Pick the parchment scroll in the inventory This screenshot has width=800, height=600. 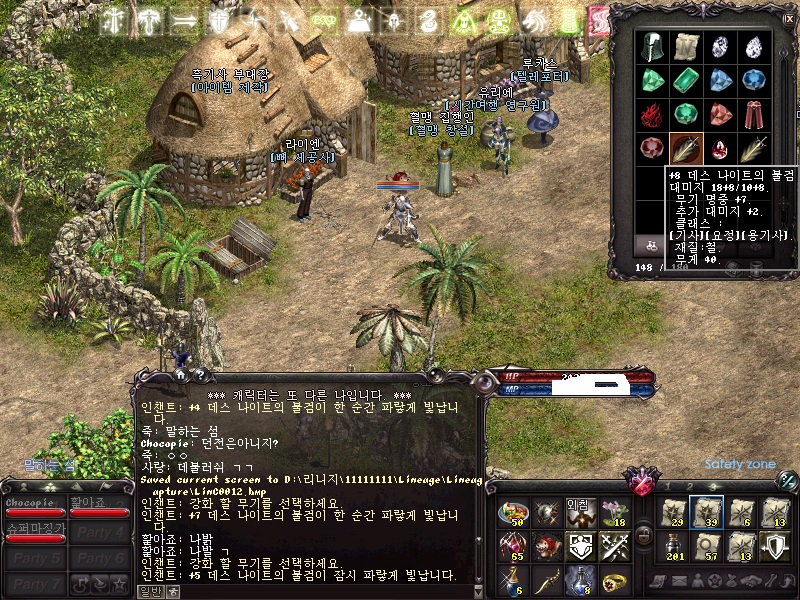686,45
